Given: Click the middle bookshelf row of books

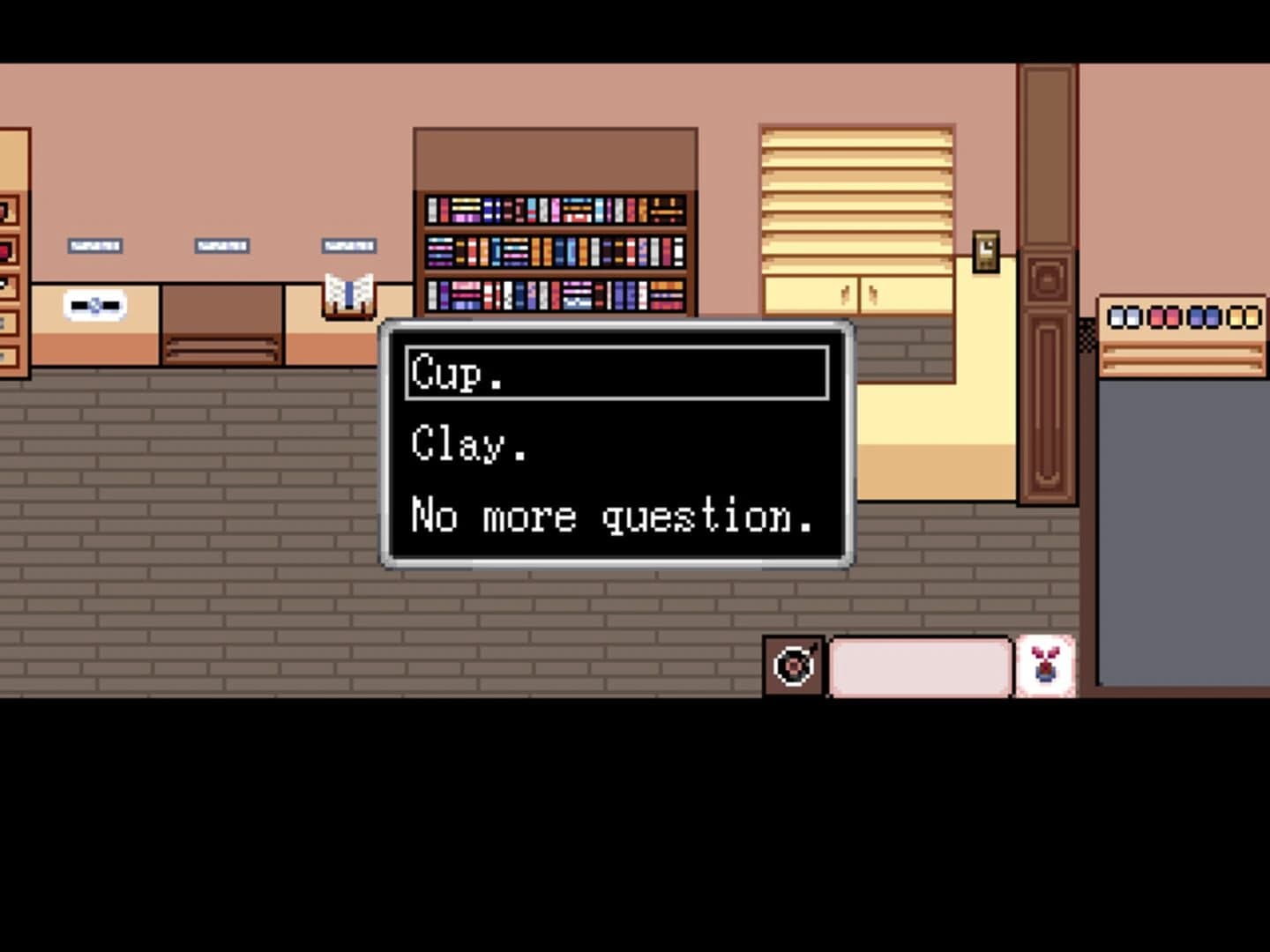Looking at the screenshot, I should coord(556,251).
